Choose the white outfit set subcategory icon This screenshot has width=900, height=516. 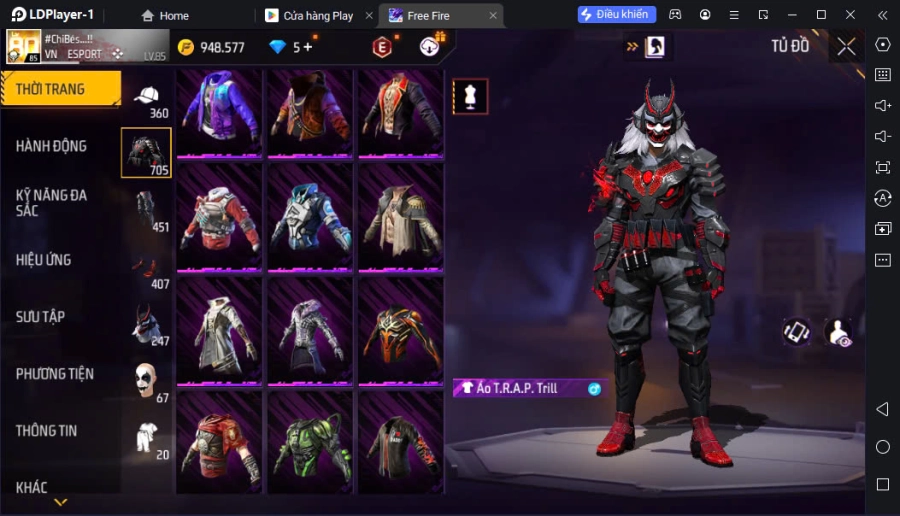[x=146, y=436]
